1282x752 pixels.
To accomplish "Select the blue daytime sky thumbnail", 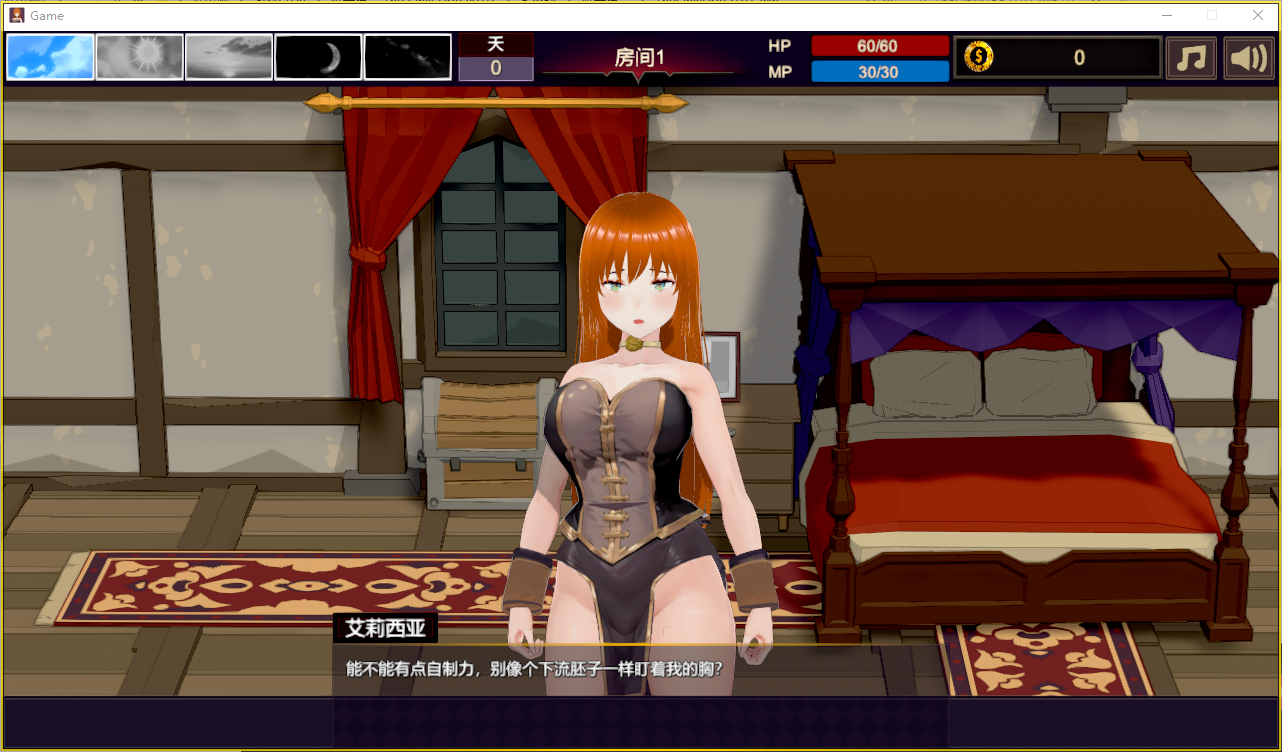I will click(51, 57).
